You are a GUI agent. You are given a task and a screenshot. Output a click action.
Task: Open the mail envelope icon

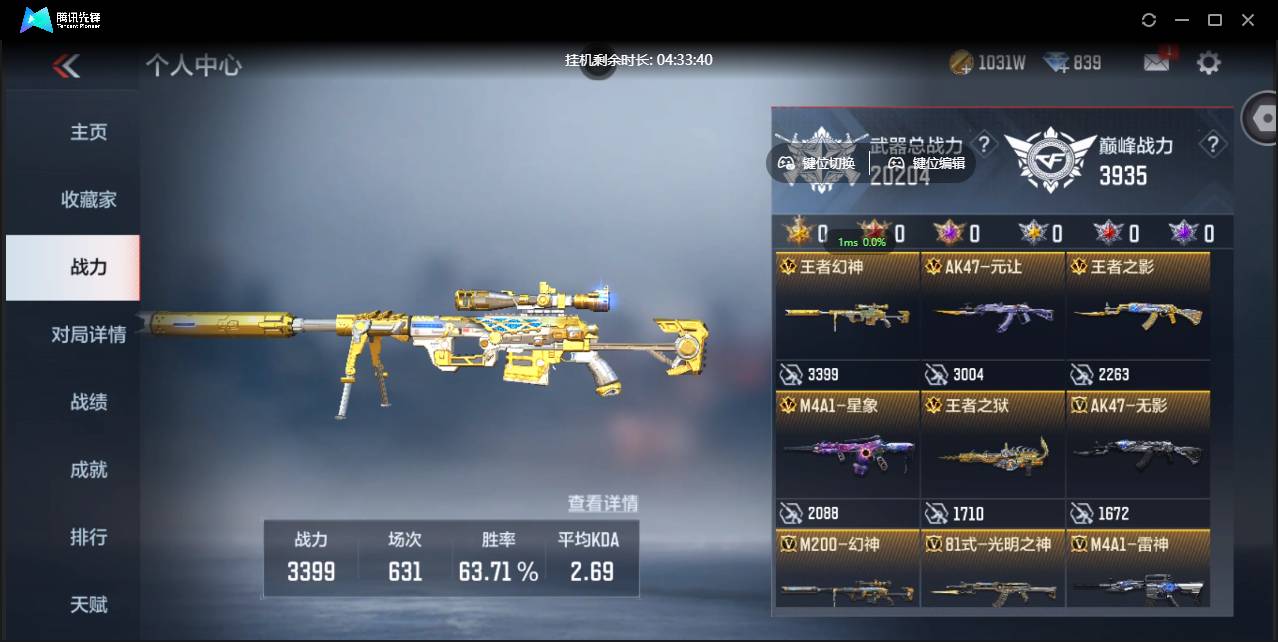coord(1156,63)
